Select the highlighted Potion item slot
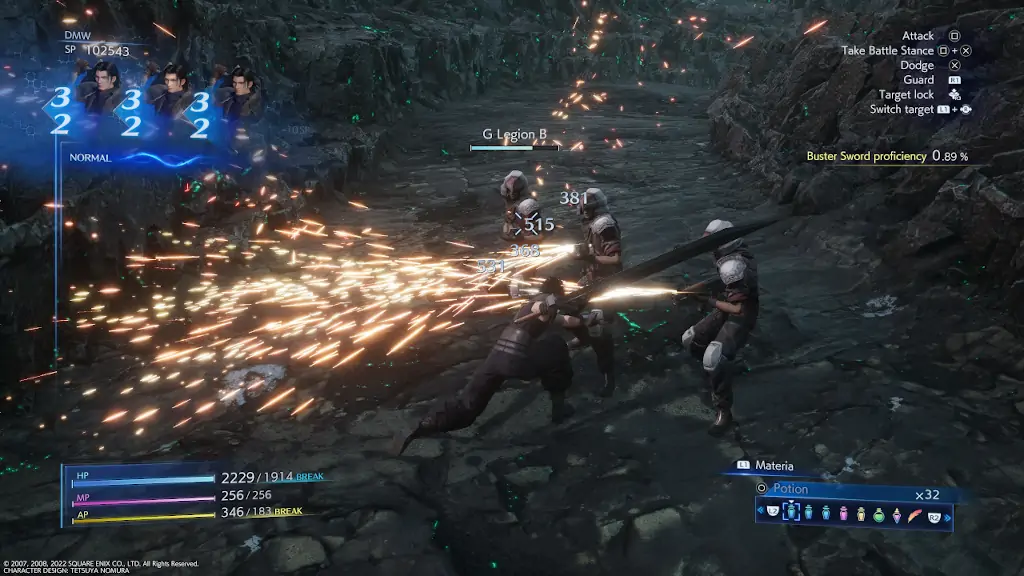The image size is (1024, 576). coord(789,513)
